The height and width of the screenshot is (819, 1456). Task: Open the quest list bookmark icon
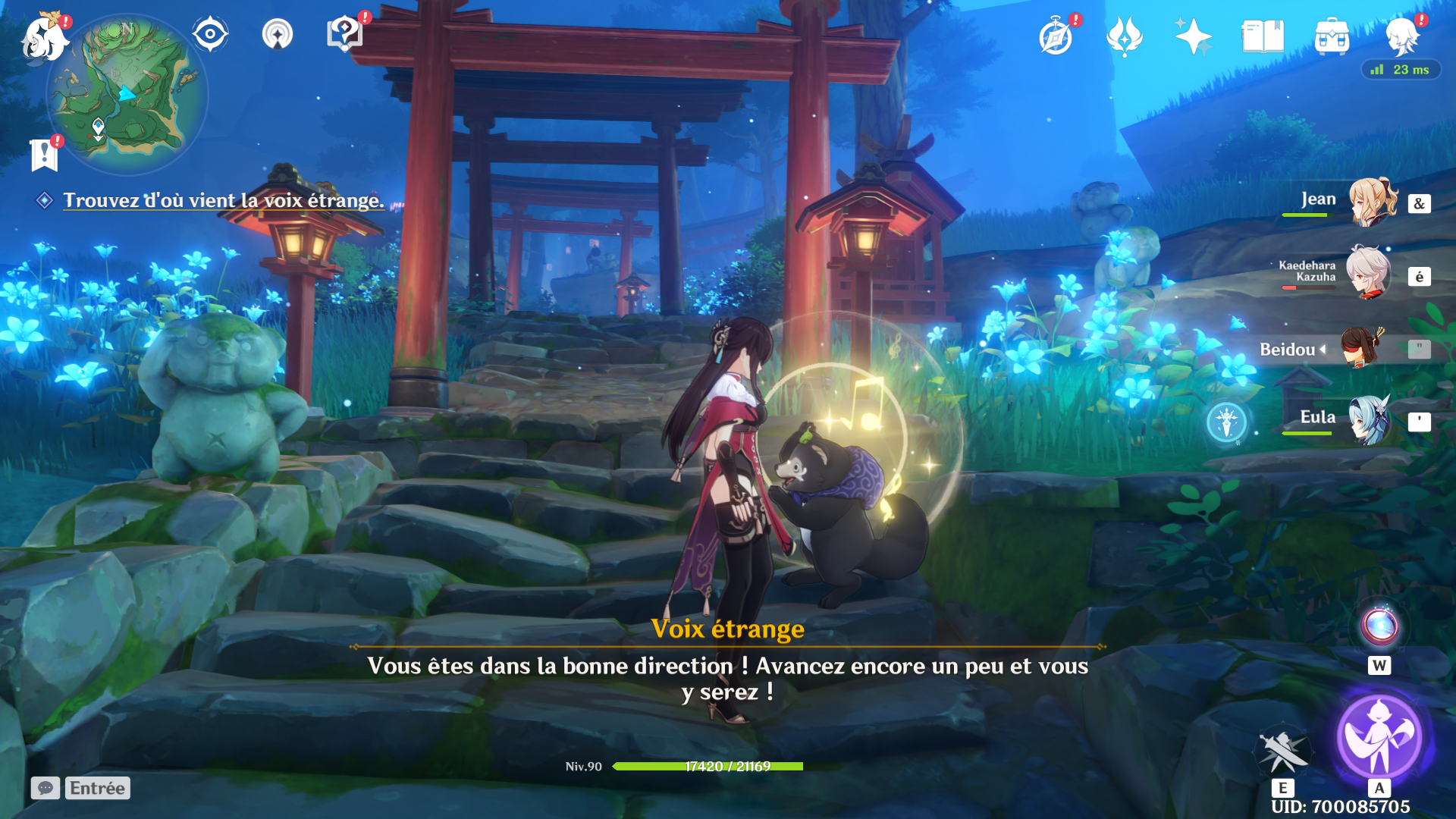pos(45,154)
